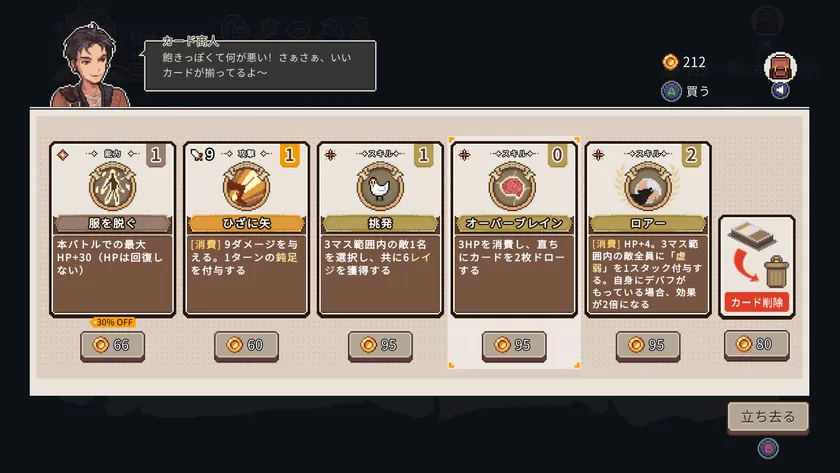Select the 服を脱ぐ card
Viewport: 840px width, 473px height.
pyautogui.click(x=112, y=229)
